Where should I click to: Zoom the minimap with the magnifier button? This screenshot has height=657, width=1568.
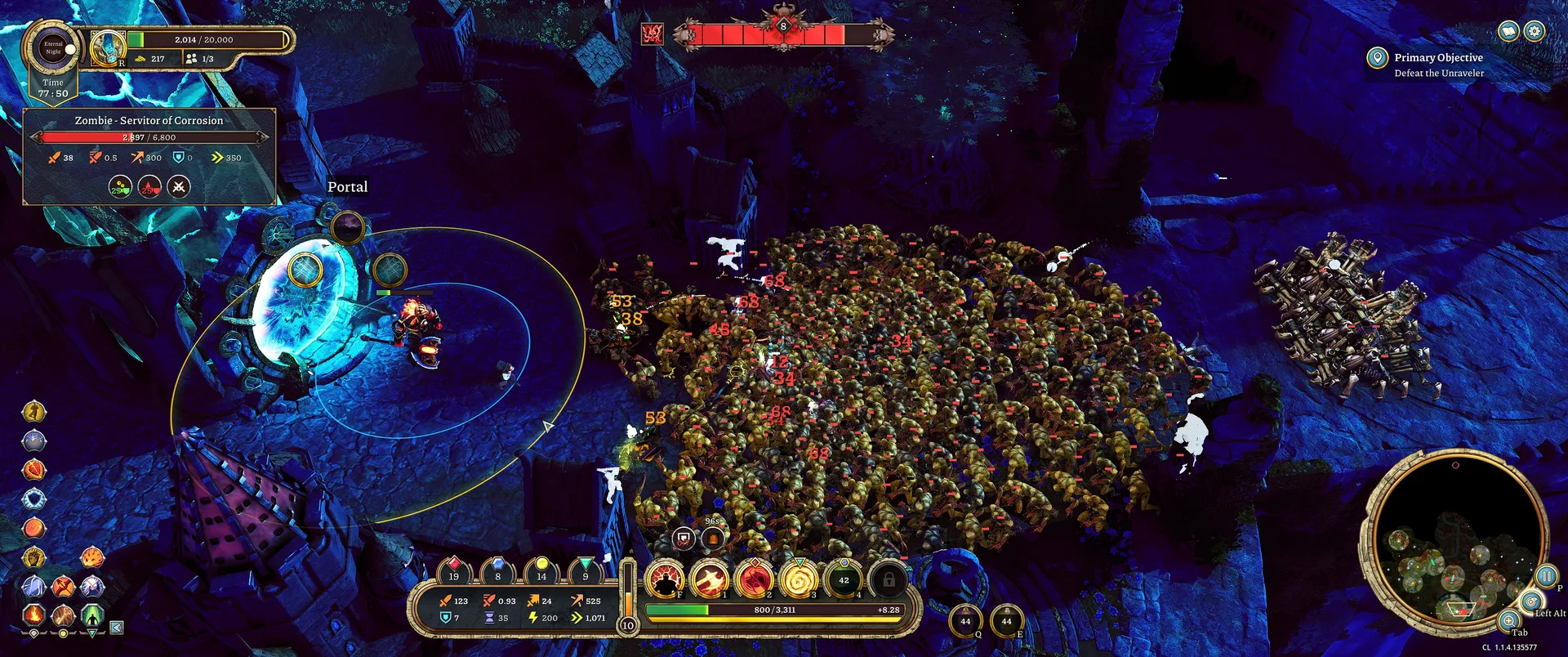click(1509, 620)
